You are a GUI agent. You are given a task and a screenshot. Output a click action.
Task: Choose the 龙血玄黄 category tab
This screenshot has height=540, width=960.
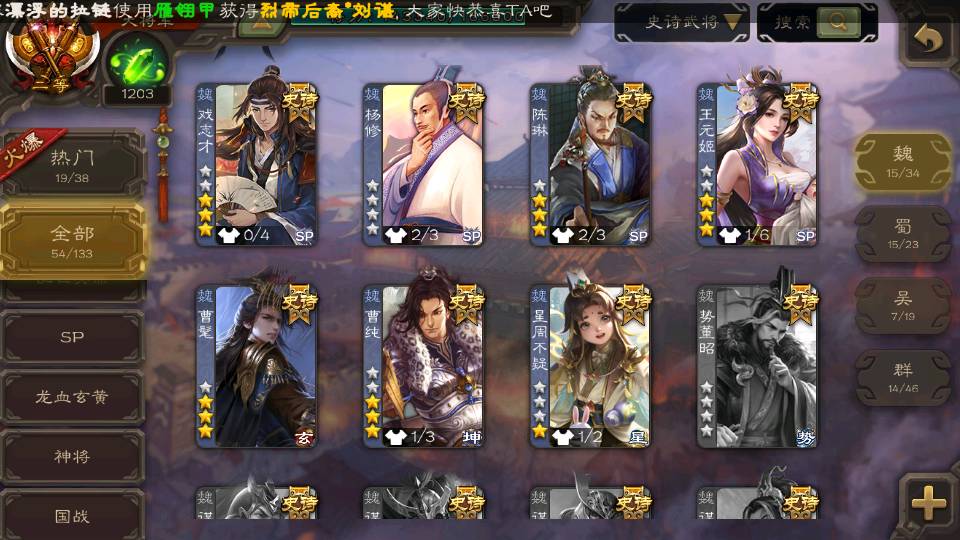[72, 397]
